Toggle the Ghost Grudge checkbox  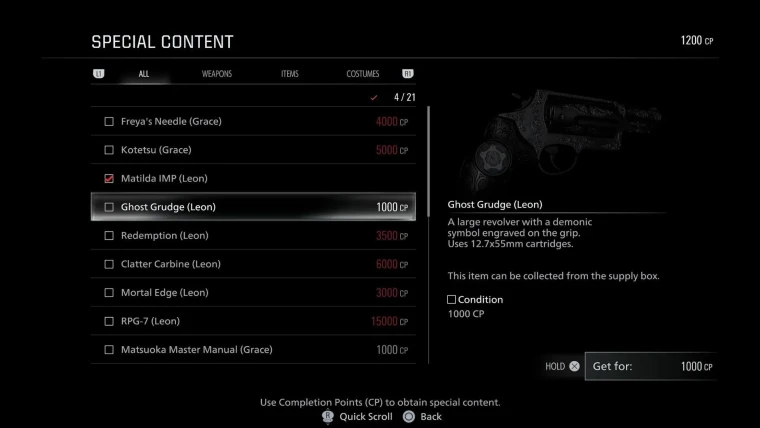click(x=109, y=207)
